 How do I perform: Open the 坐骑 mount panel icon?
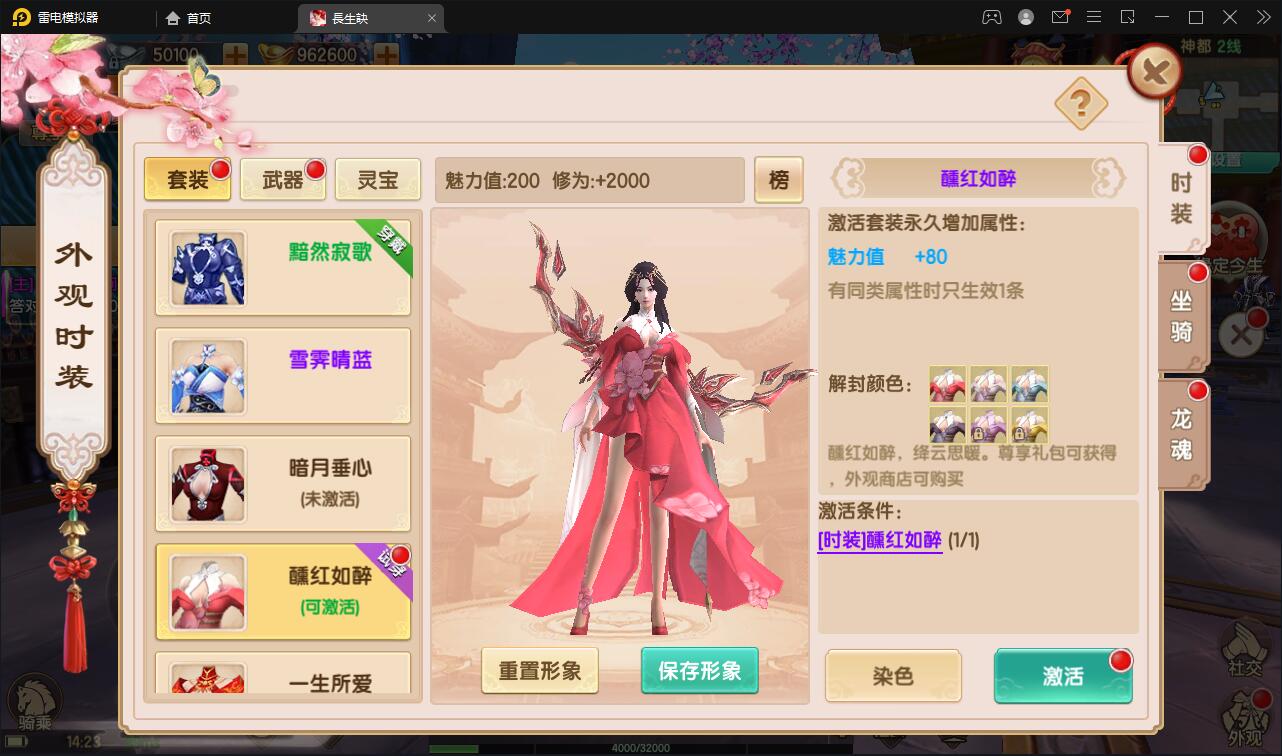1179,312
